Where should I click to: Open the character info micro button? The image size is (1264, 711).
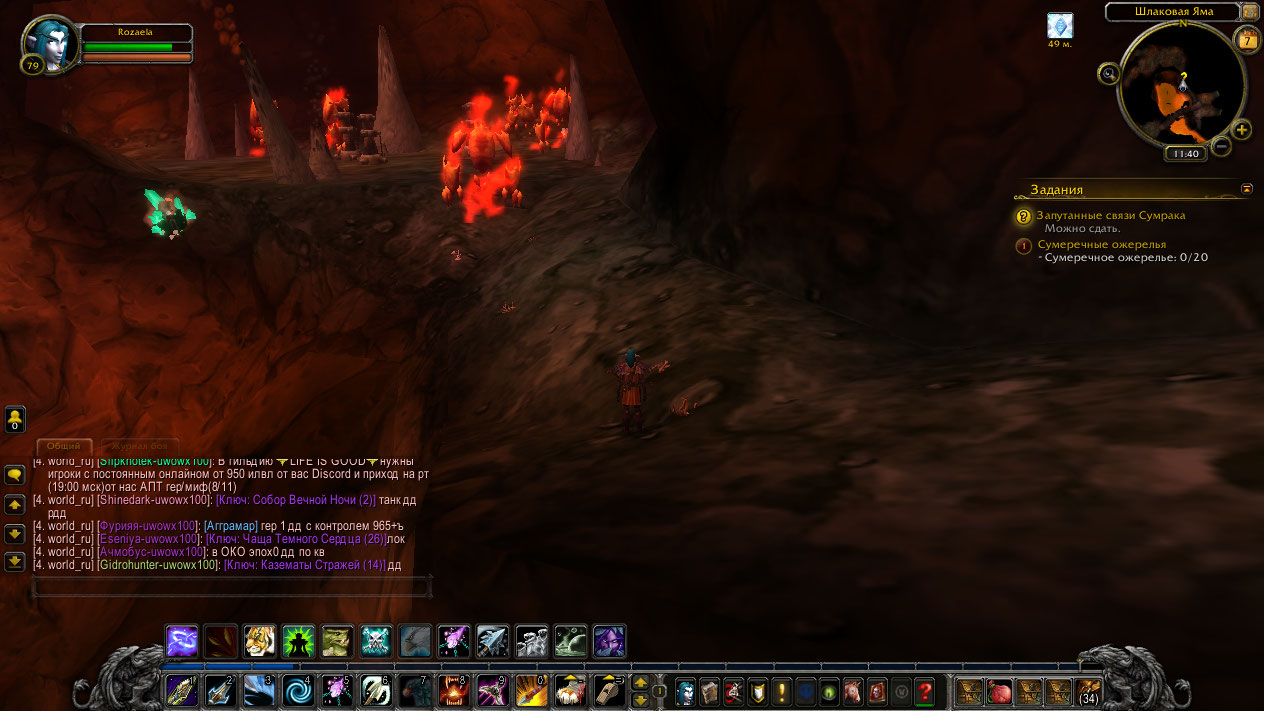click(x=685, y=691)
